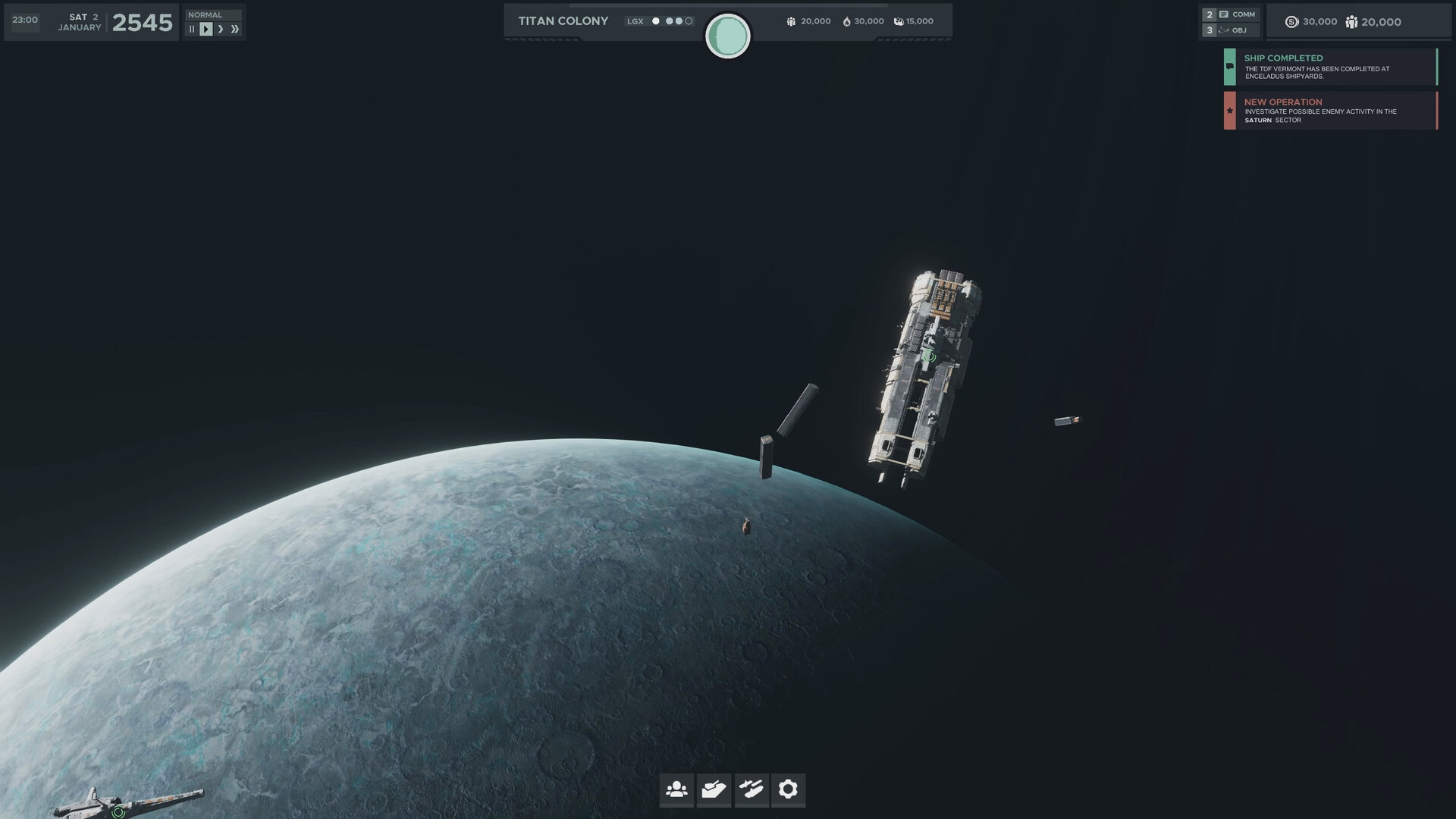Select the ground forces tank icon
This screenshot has width=1456, height=819.
click(714, 789)
